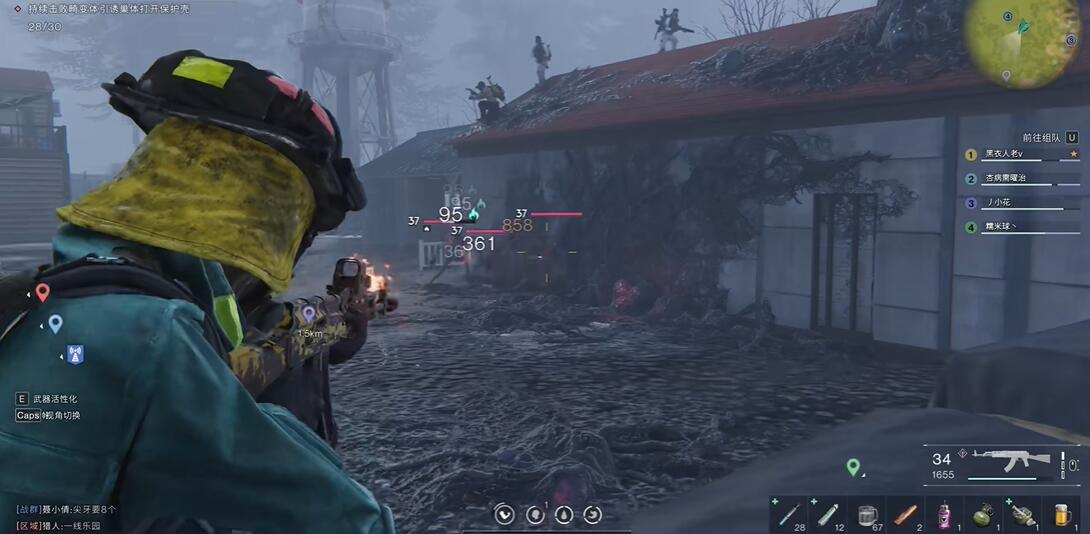The image size is (1090, 534).
Task: Equip the green frag grenade slot
Action: 983,514
